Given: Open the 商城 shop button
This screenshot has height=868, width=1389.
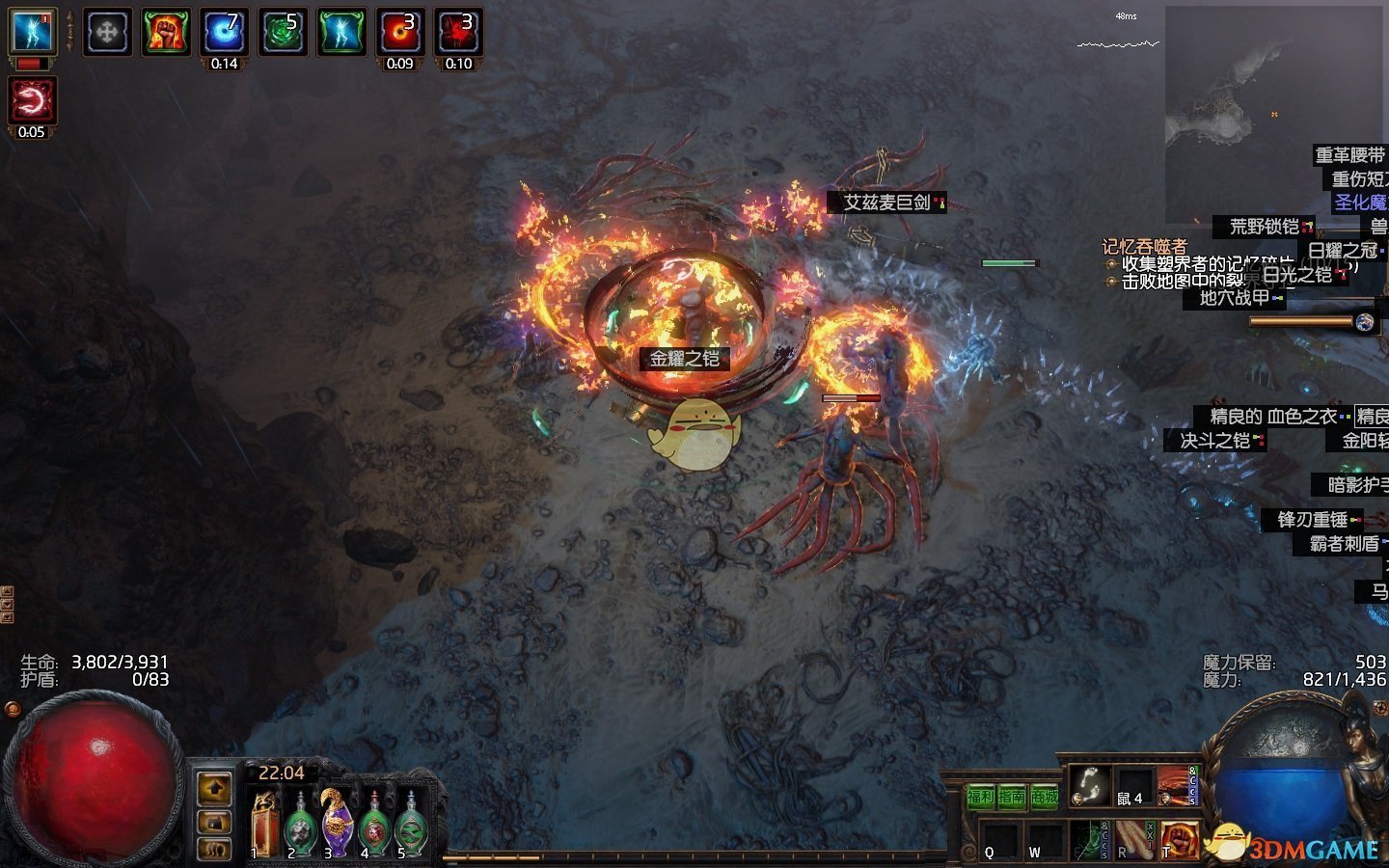Looking at the screenshot, I should pos(1044,797).
